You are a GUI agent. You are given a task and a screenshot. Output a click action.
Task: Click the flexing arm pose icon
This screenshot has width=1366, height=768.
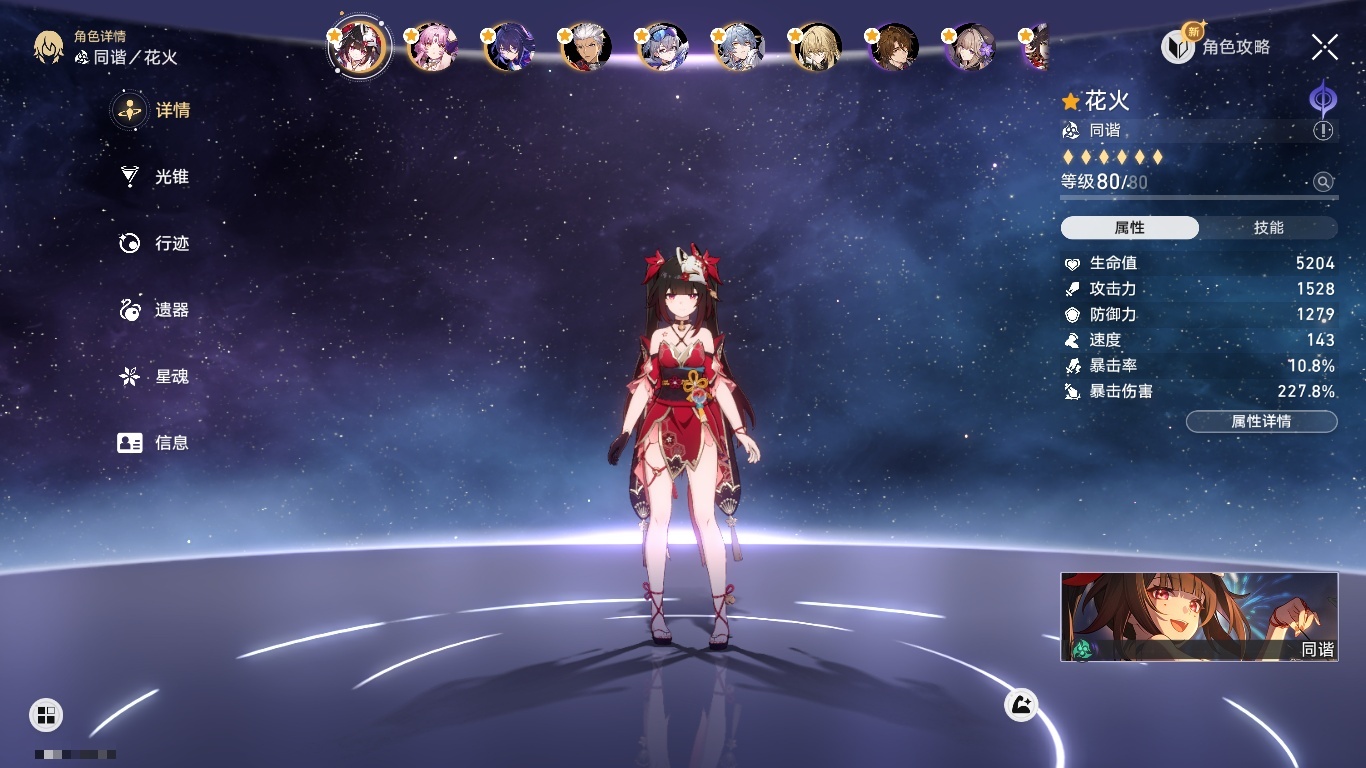click(1021, 705)
